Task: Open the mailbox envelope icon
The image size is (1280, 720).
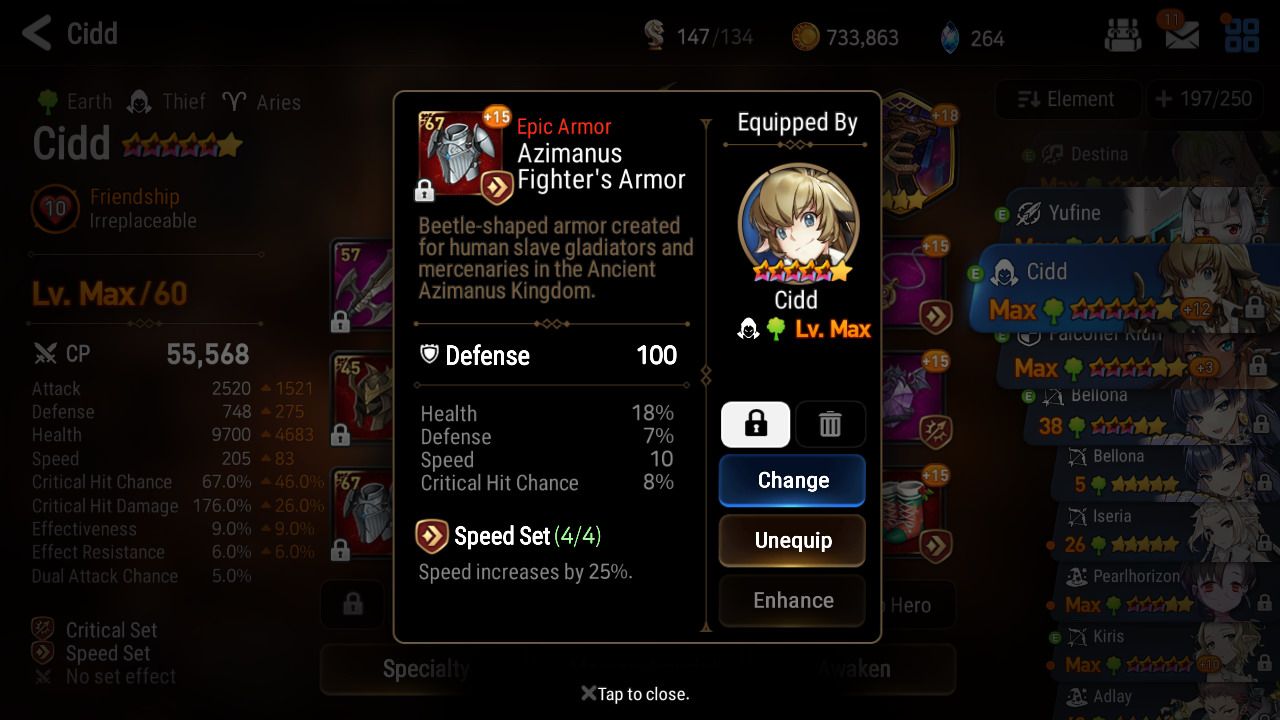Action: [x=1182, y=36]
